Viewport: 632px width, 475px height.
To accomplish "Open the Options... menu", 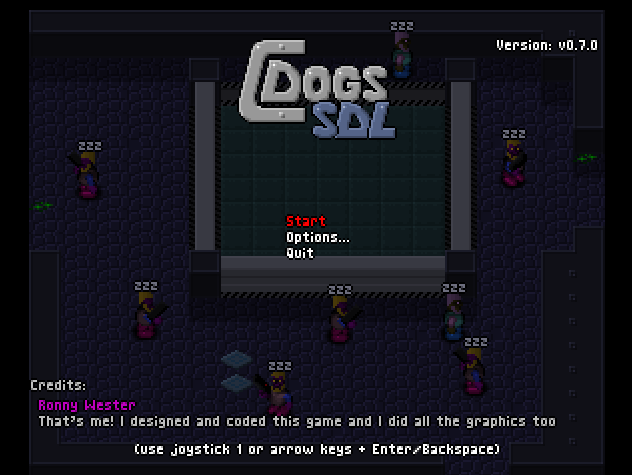I will click(317, 237).
